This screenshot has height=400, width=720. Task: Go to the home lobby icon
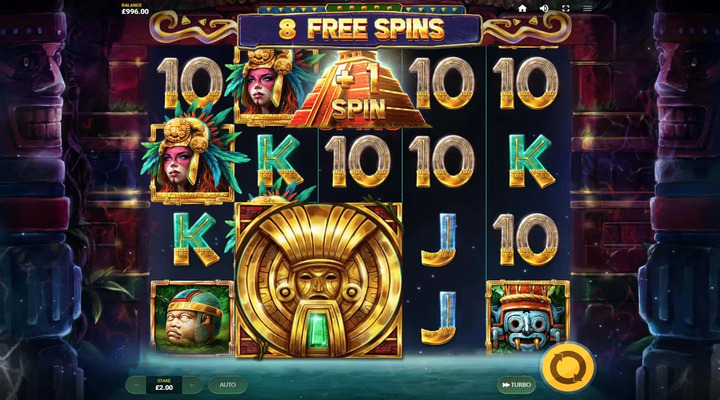pyautogui.click(x=522, y=8)
